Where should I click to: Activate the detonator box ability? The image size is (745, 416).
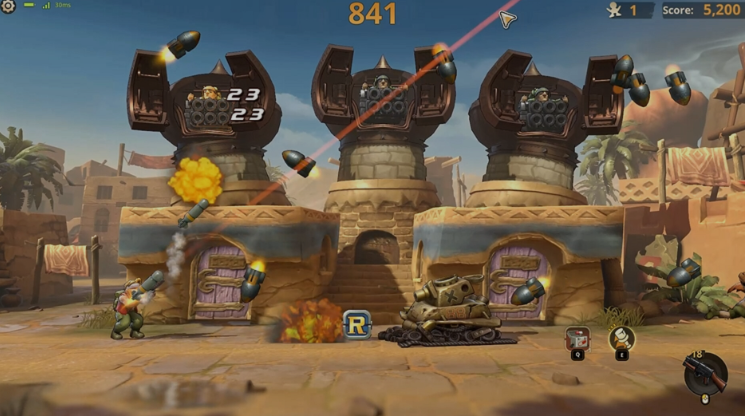pos(577,338)
